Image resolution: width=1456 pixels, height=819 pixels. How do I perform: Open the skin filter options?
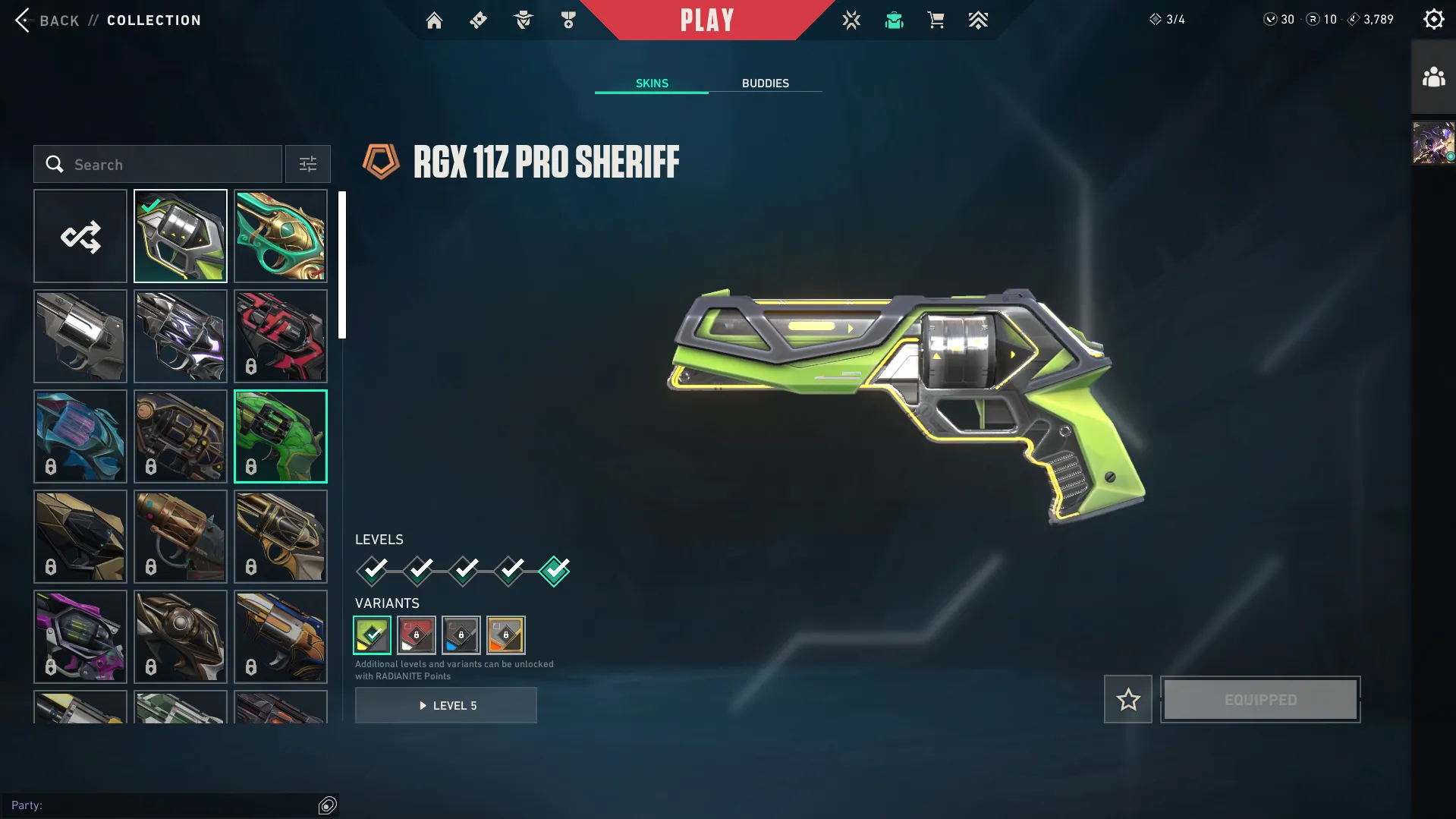pyautogui.click(x=307, y=164)
